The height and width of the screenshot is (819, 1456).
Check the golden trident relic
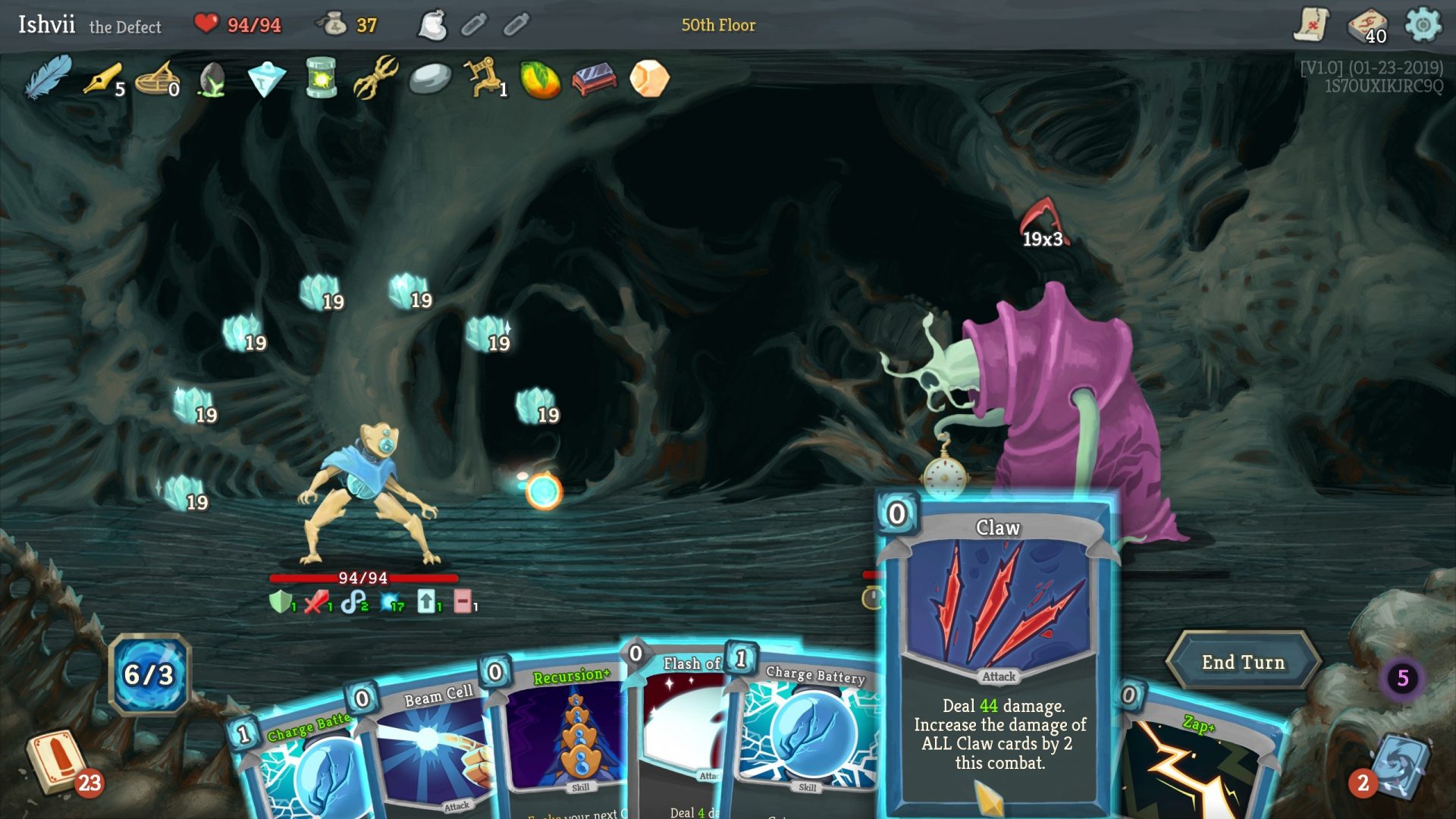(375, 78)
